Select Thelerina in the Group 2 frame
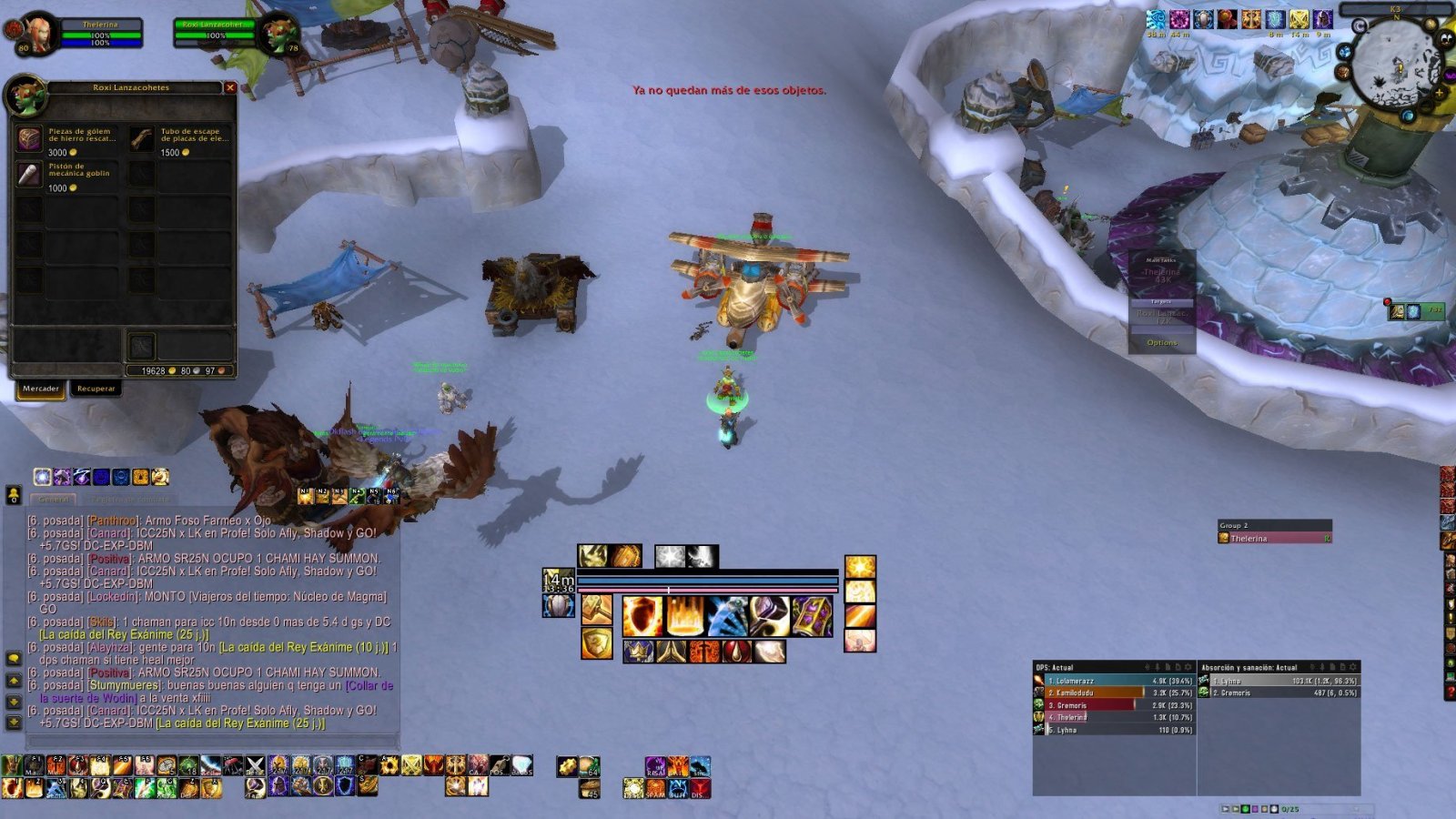The height and width of the screenshot is (819, 1456). click(1274, 539)
